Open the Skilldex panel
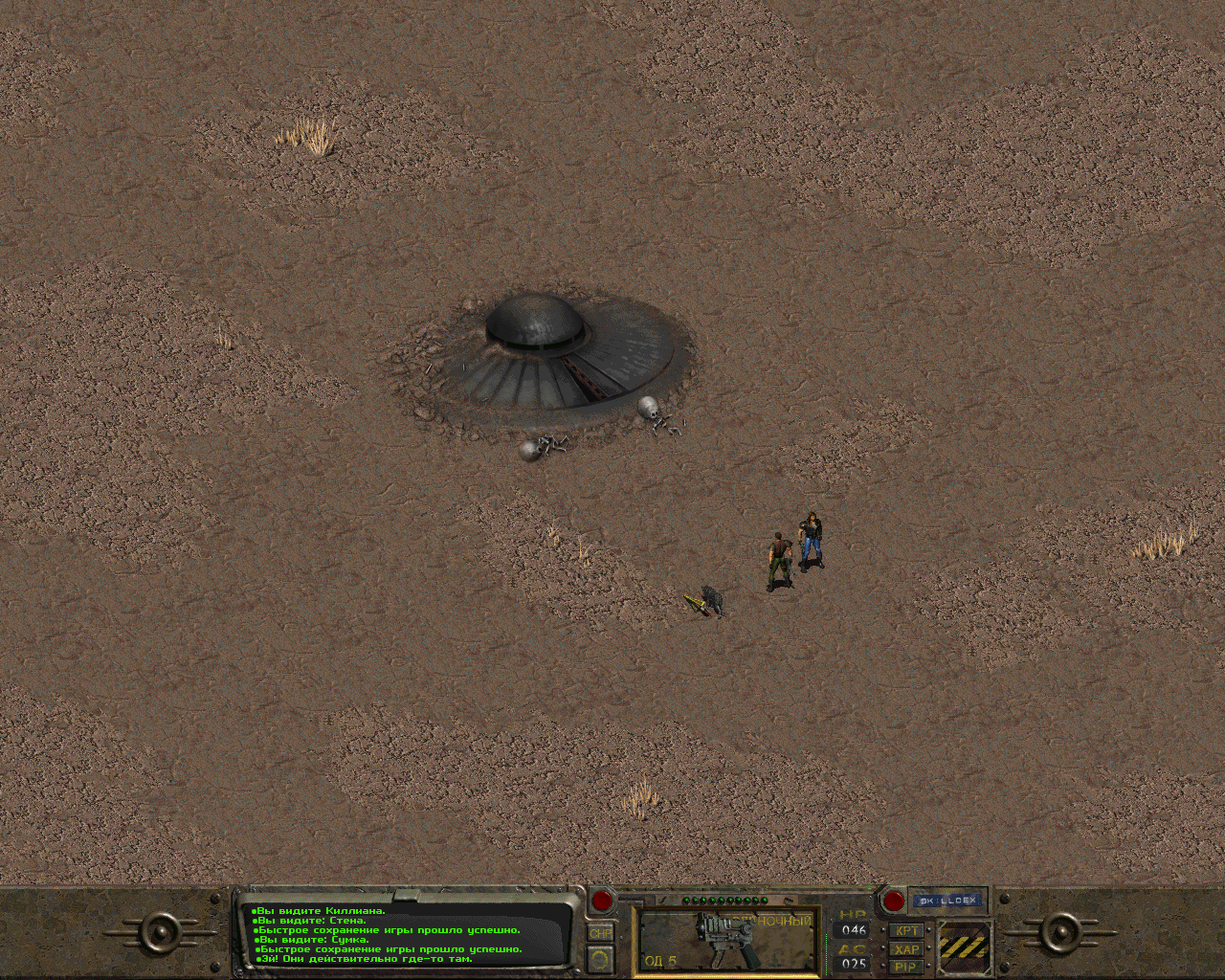1225x980 pixels. [947, 901]
